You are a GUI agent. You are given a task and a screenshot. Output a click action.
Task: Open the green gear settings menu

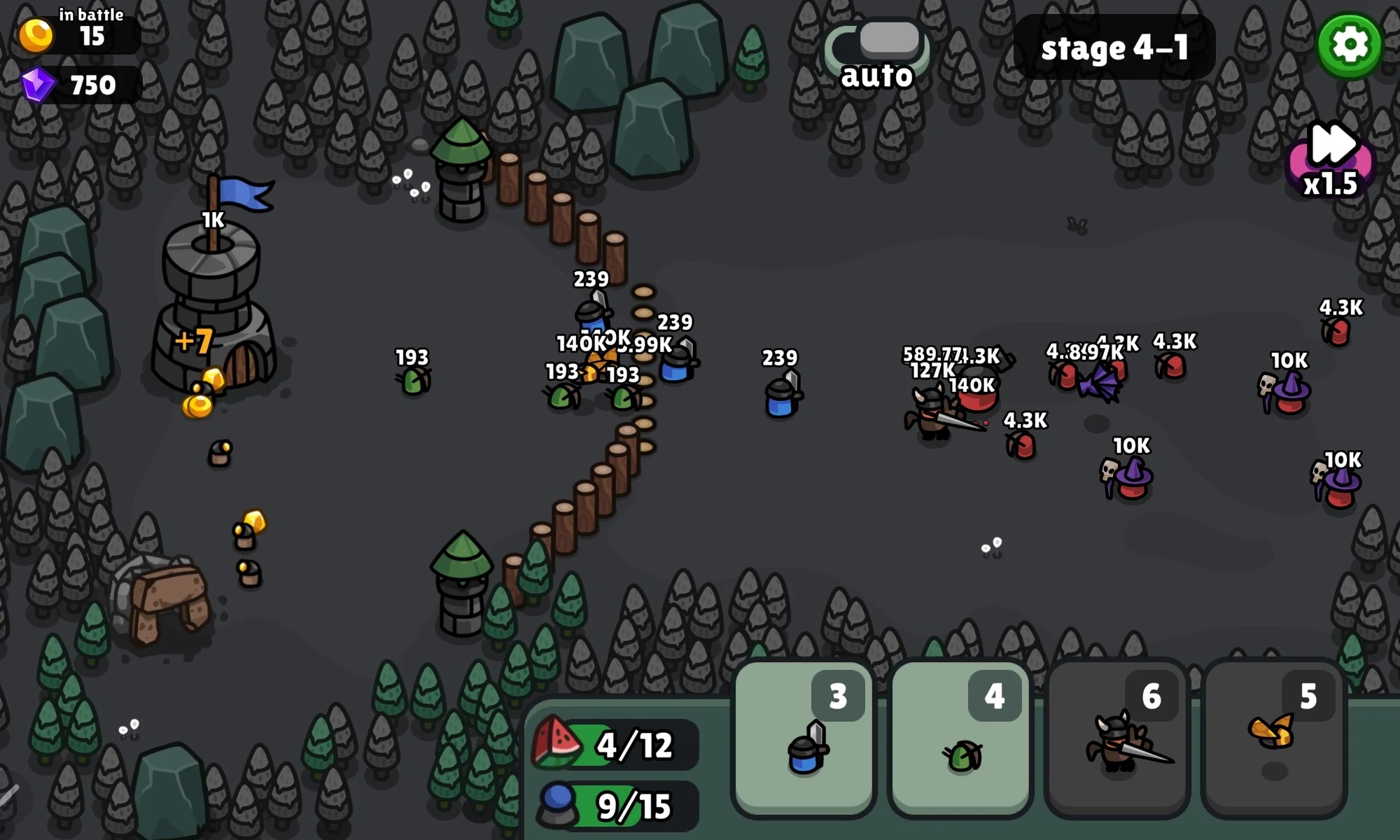[x=1349, y=45]
